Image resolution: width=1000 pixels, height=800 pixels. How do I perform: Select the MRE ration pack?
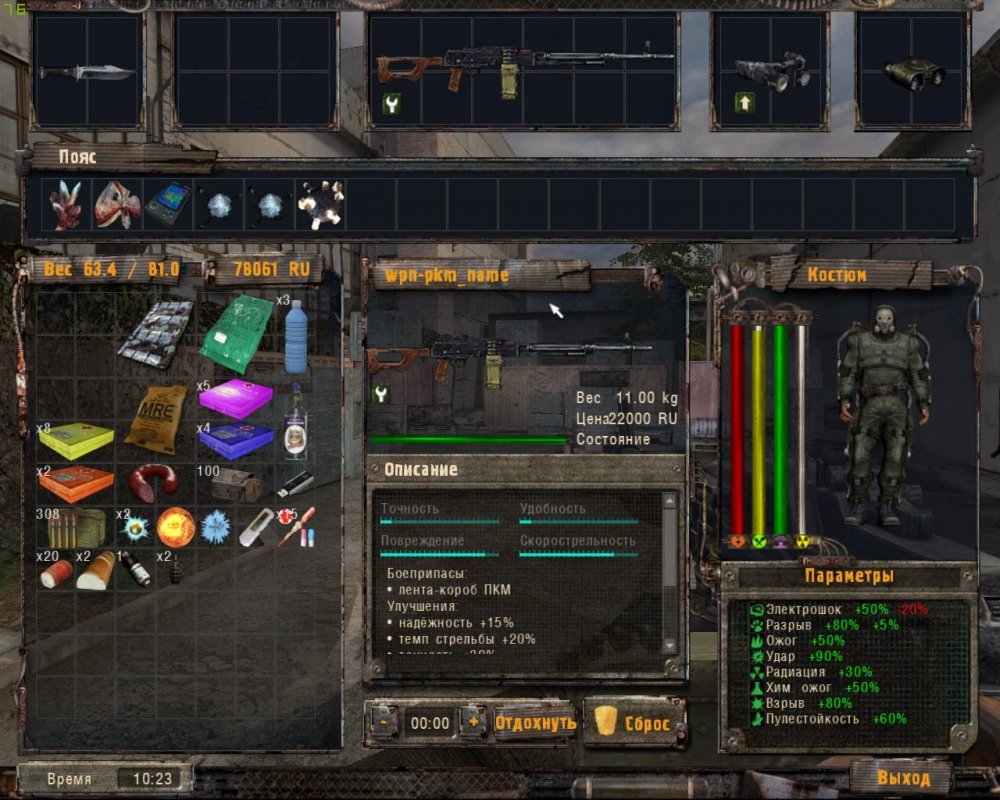pyautogui.click(x=157, y=419)
